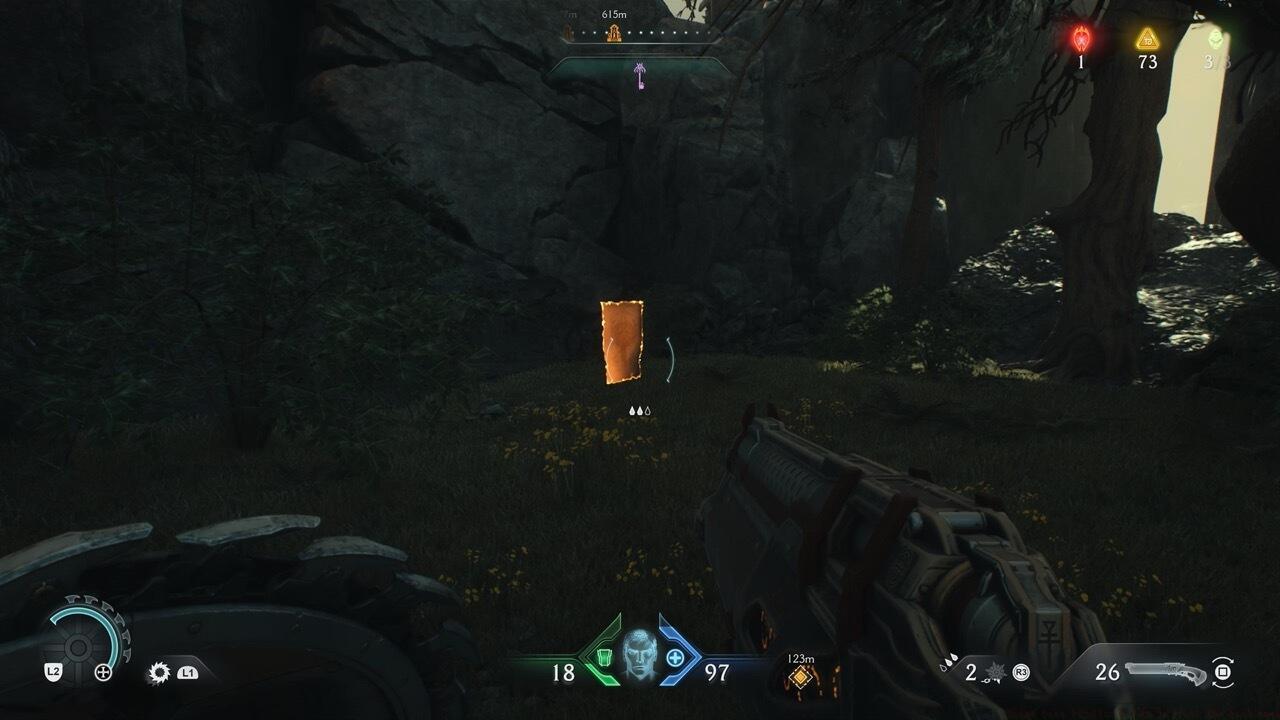The width and height of the screenshot is (1280, 720).
Task: Click the green resource icon
Action: click(x=1215, y=39)
